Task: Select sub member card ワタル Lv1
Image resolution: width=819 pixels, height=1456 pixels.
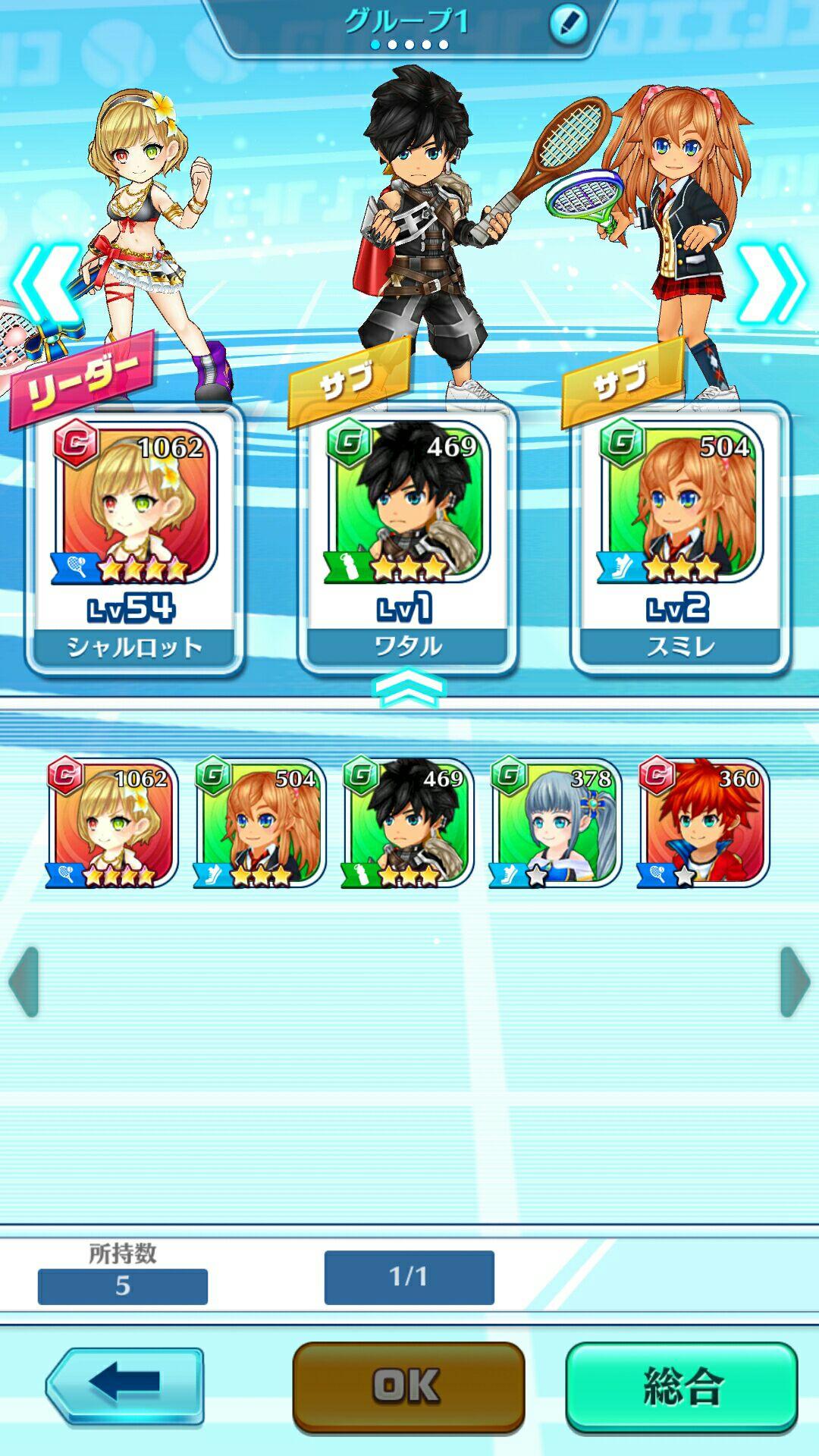Action: tap(407, 538)
